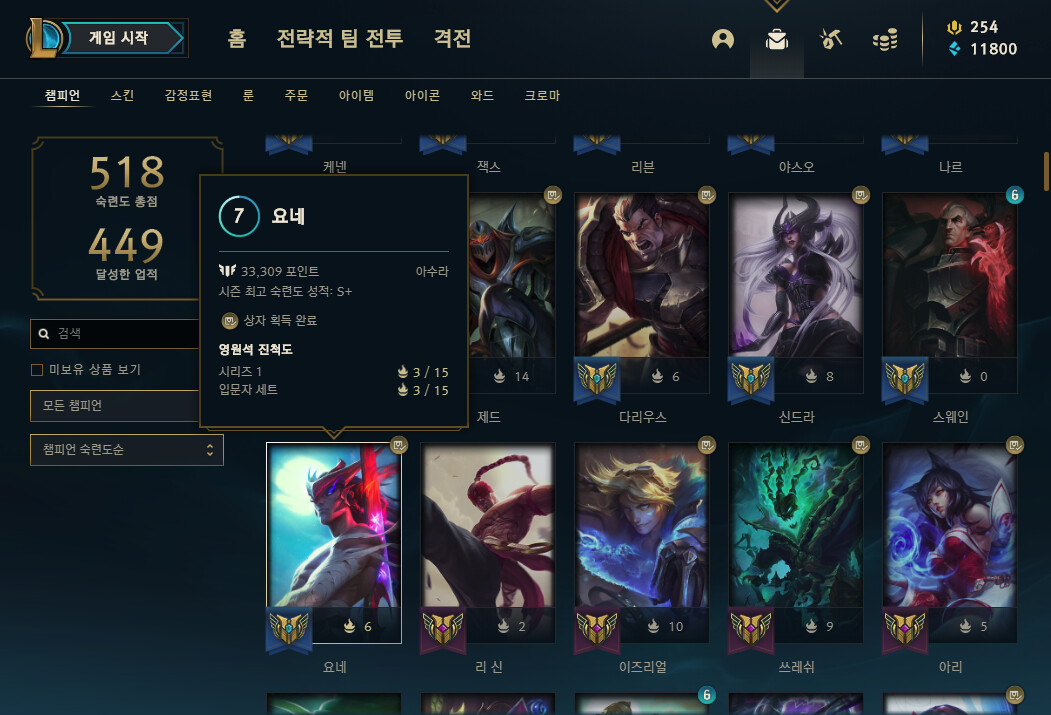Switch to the 아이콘 tab

pos(422,96)
